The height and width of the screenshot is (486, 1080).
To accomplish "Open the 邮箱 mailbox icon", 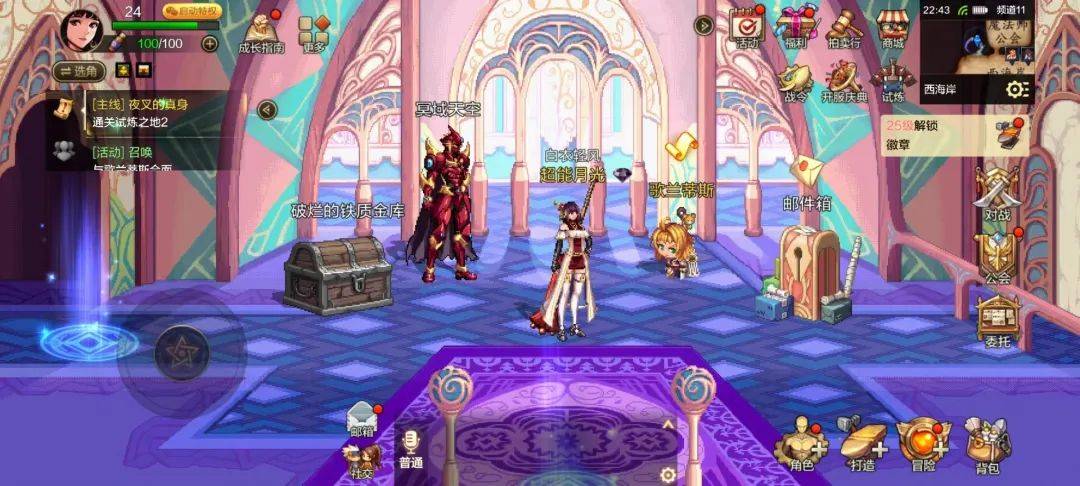I will (362, 420).
